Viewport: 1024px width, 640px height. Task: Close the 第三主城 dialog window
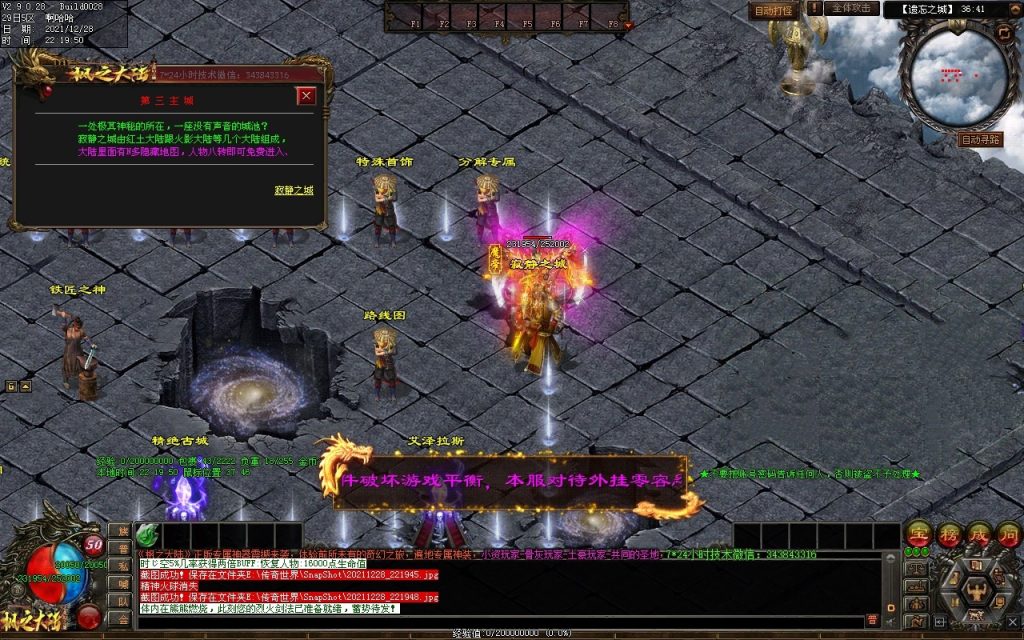(x=306, y=96)
